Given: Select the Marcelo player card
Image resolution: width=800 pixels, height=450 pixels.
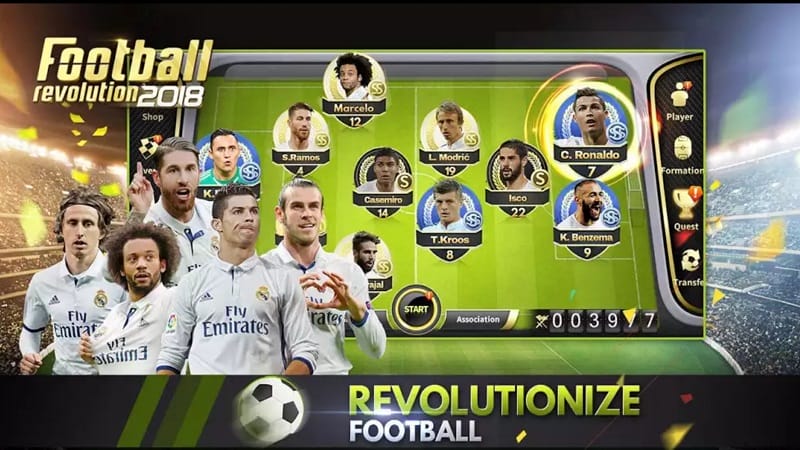Looking at the screenshot, I should tap(355, 88).
